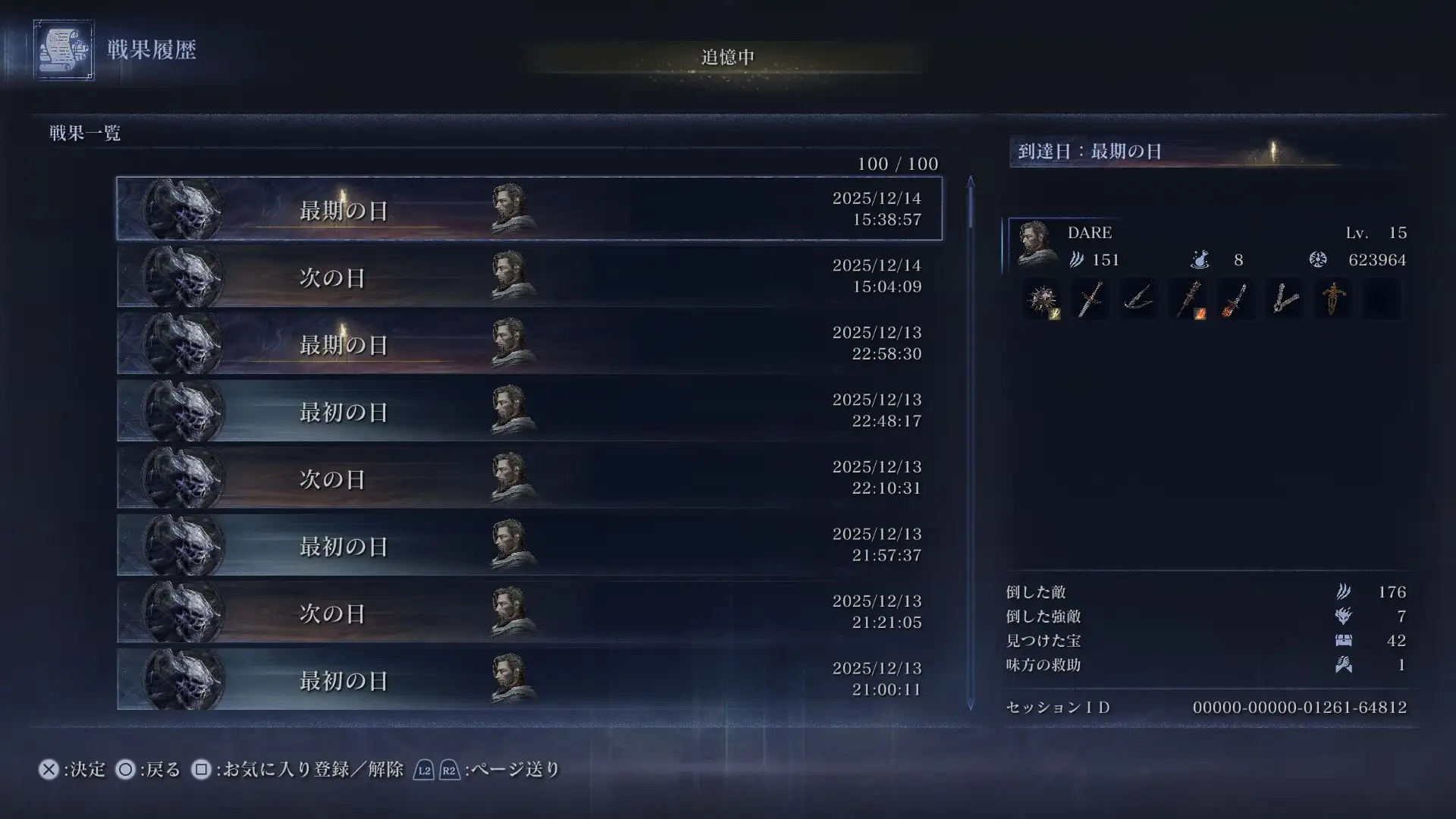Select the 次の日 entry at 21:21:05
The height and width of the screenshot is (819, 1456).
coord(529,612)
